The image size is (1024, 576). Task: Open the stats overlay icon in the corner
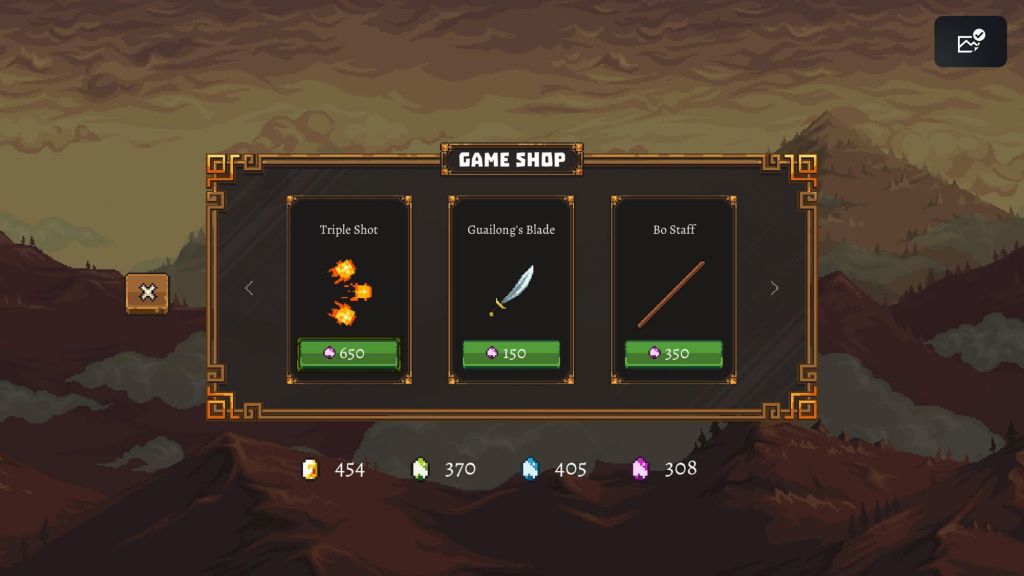tap(970, 42)
